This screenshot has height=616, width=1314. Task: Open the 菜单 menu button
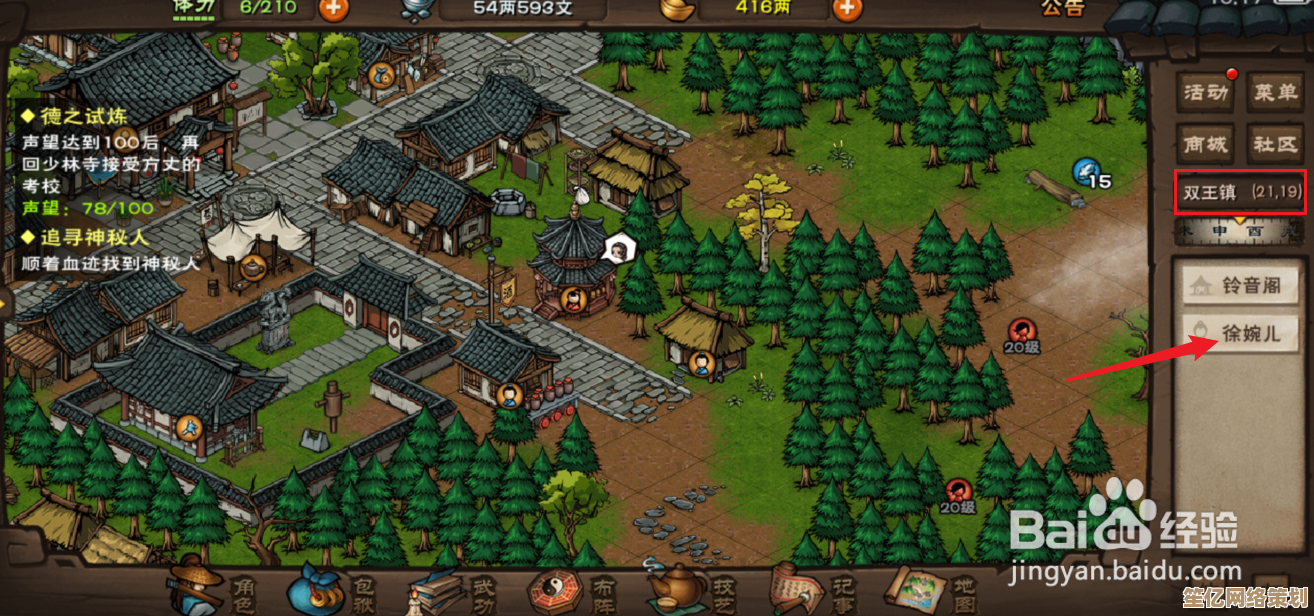coord(1275,93)
